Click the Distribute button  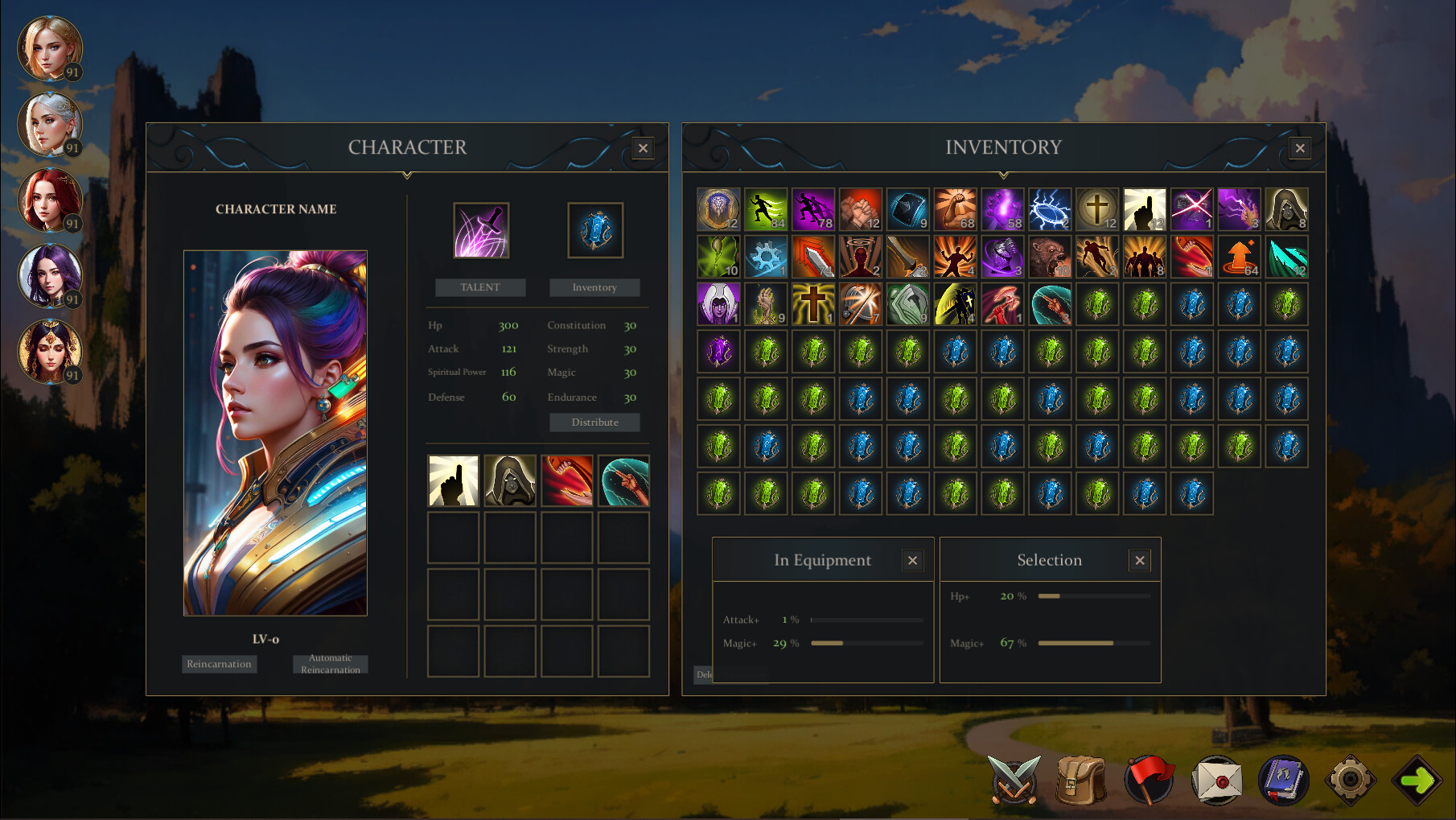pyautogui.click(x=594, y=422)
